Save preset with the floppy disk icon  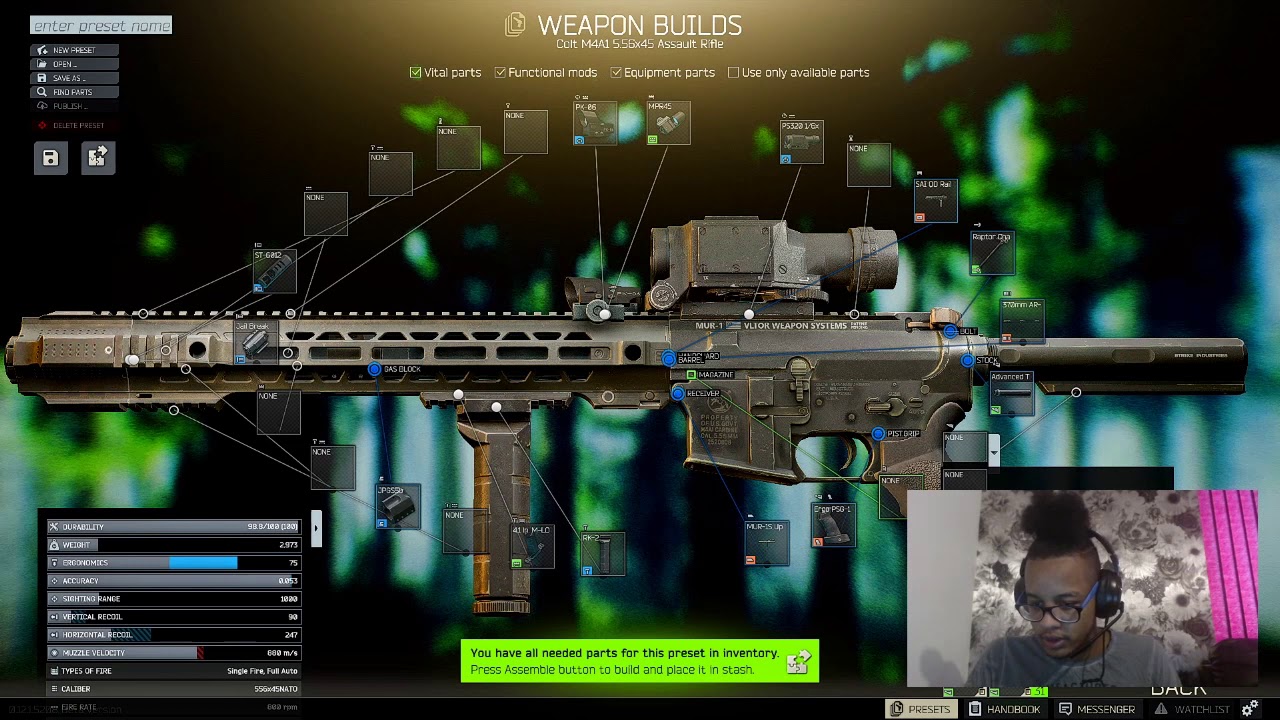click(50, 158)
